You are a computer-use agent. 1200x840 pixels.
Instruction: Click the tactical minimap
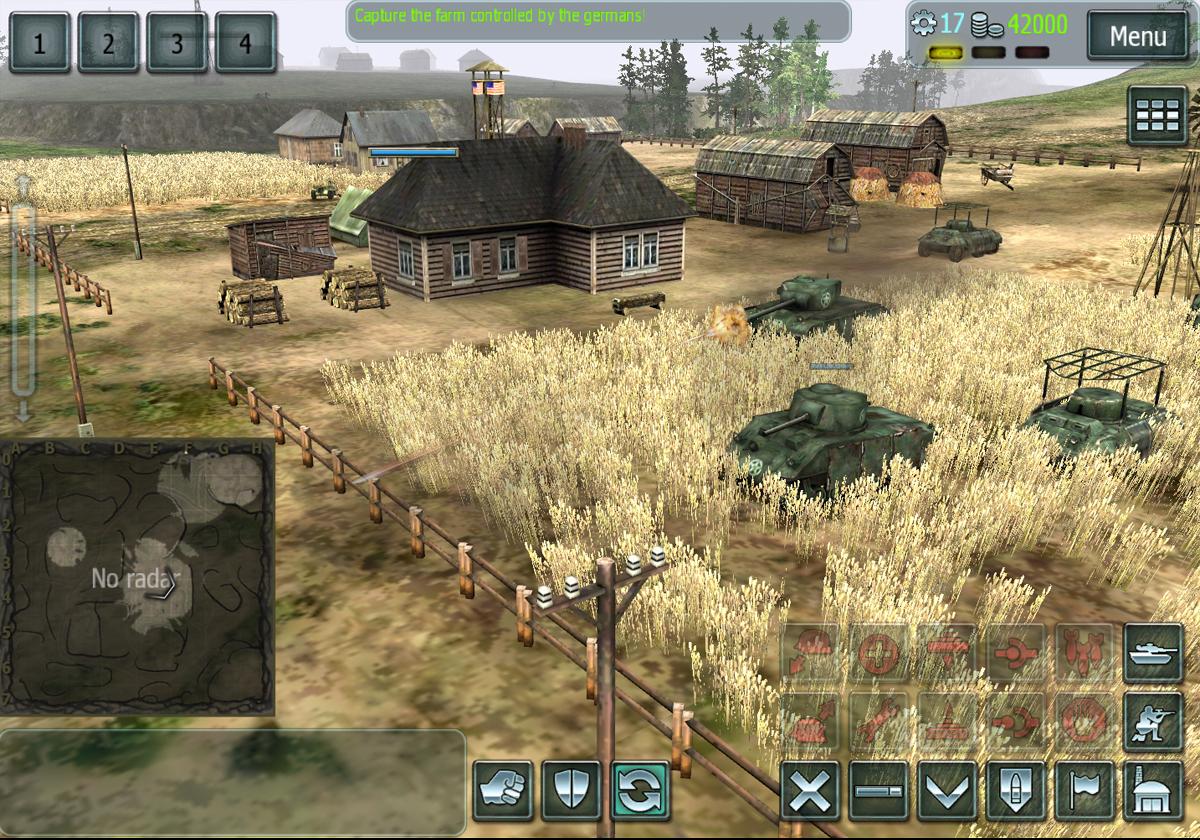pos(137,578)
